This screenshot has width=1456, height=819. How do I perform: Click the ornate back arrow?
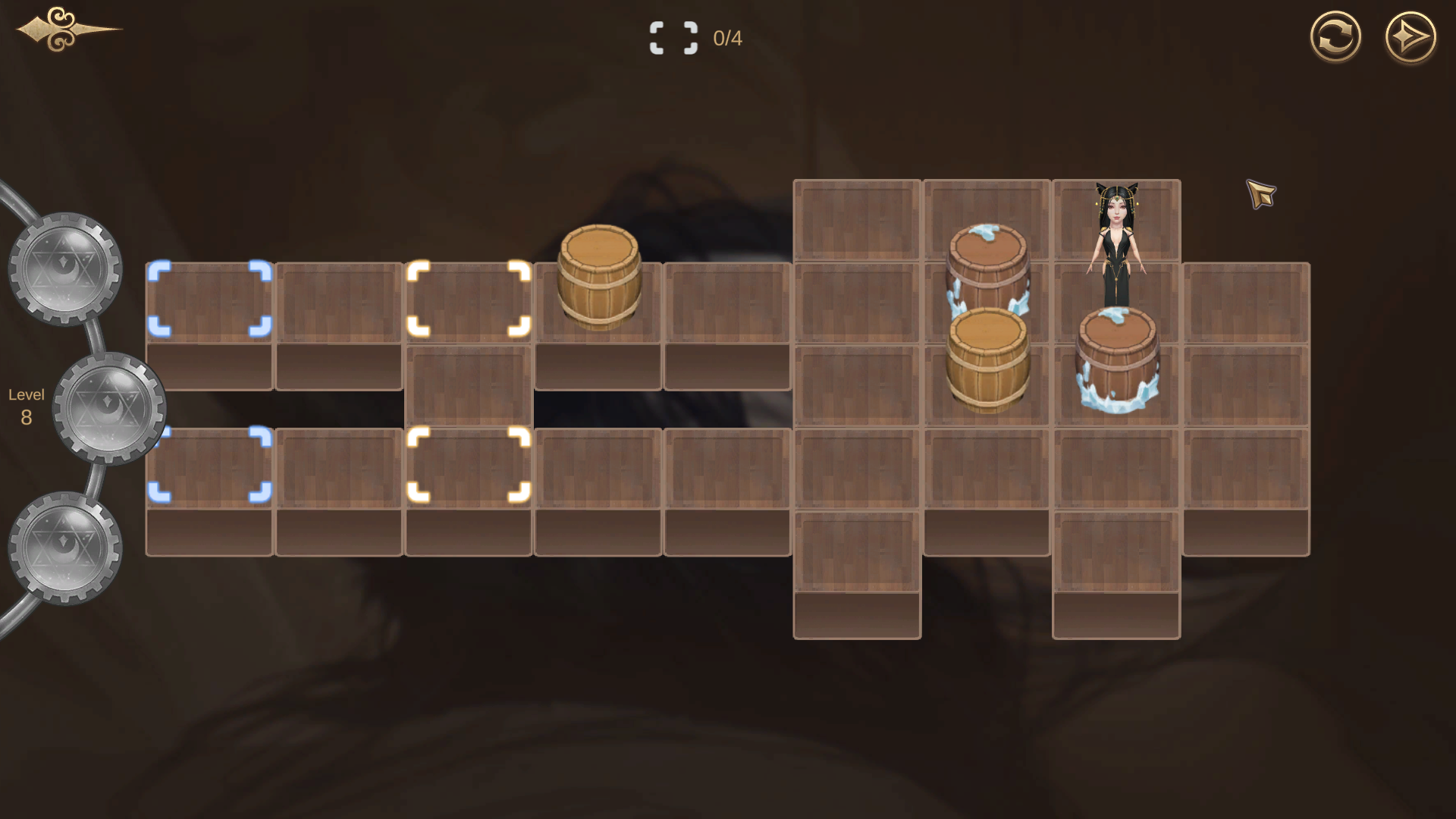point(67,30)
